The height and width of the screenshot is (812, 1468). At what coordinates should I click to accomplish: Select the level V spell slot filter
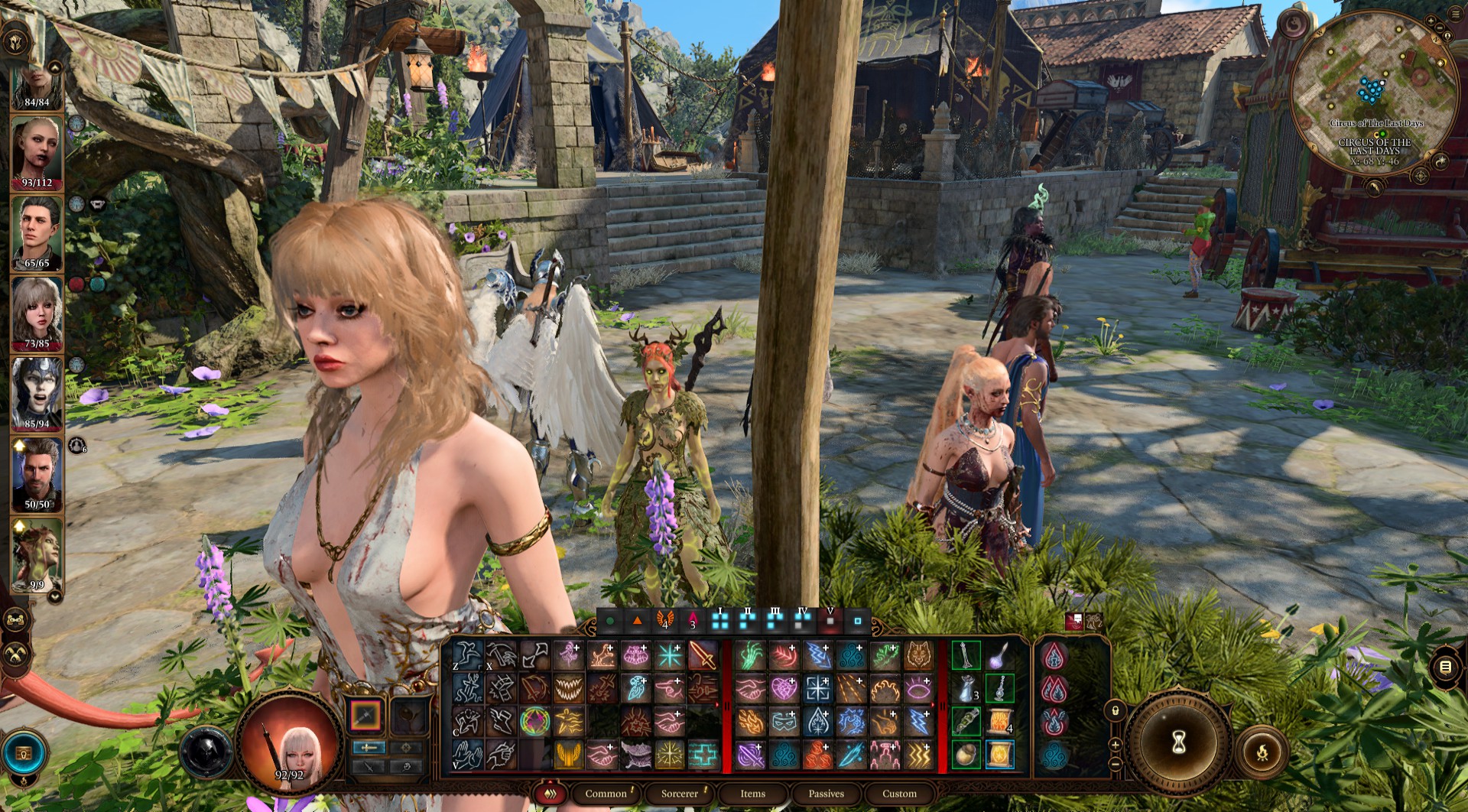point(830,621)
